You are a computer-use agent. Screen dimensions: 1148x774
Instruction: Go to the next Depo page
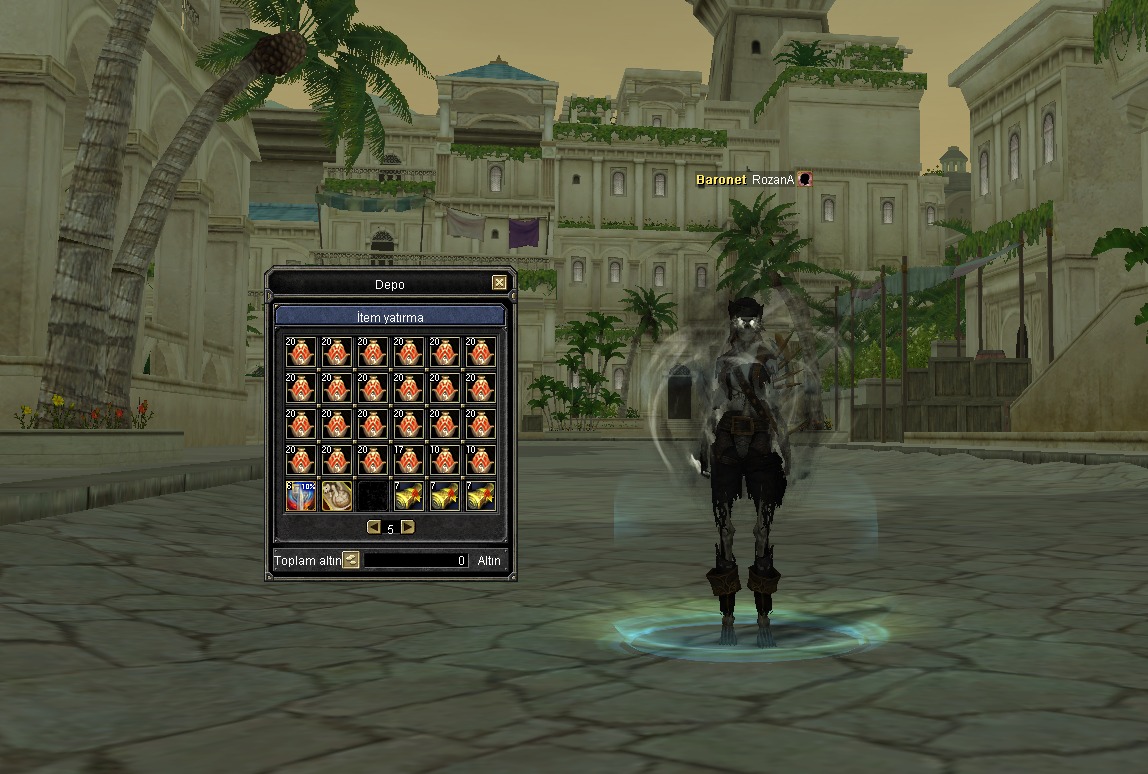[x=407, y=527]
